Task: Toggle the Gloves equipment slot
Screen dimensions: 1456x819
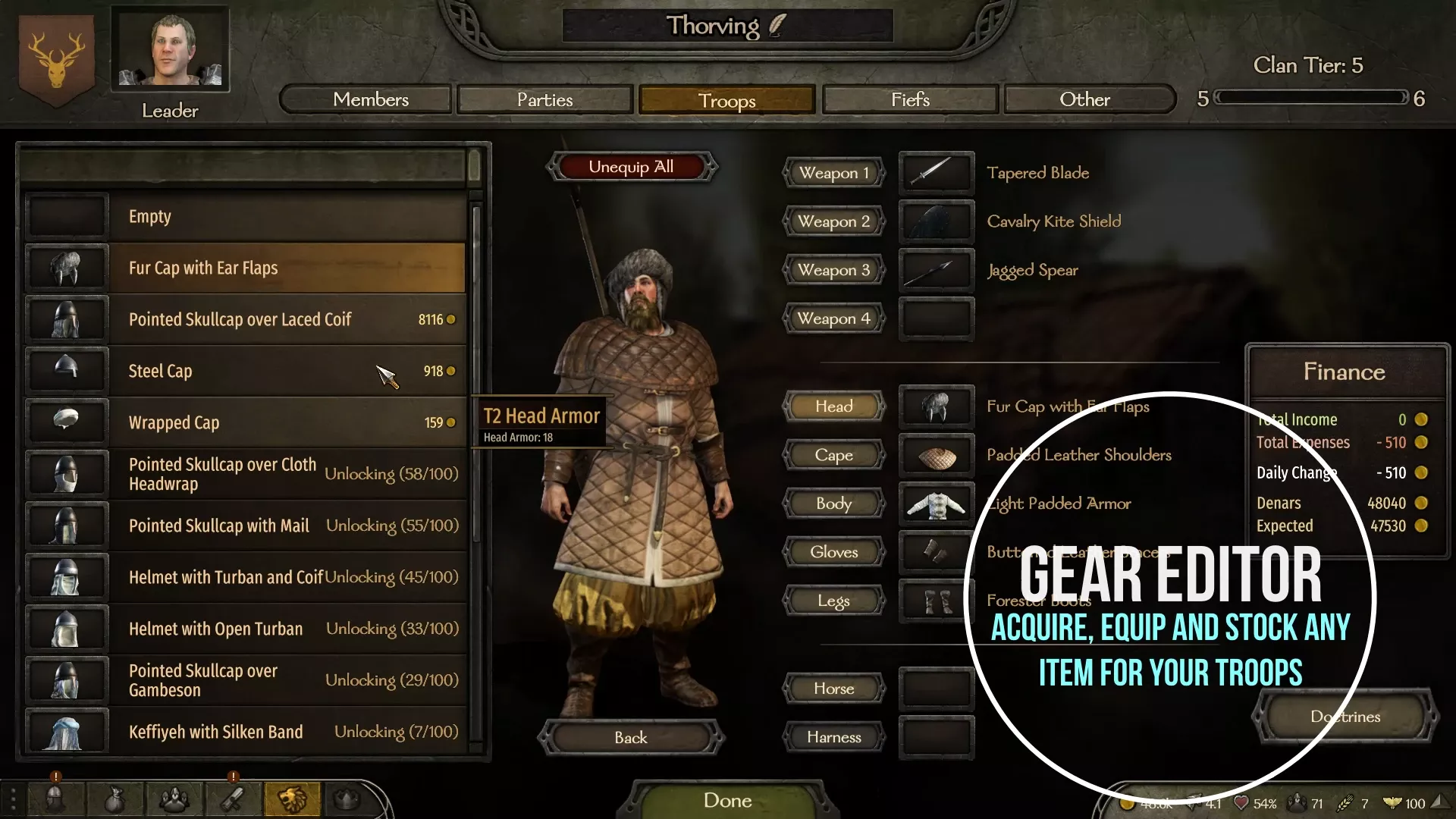Action: pyautogui.click(x=833, y=551)
